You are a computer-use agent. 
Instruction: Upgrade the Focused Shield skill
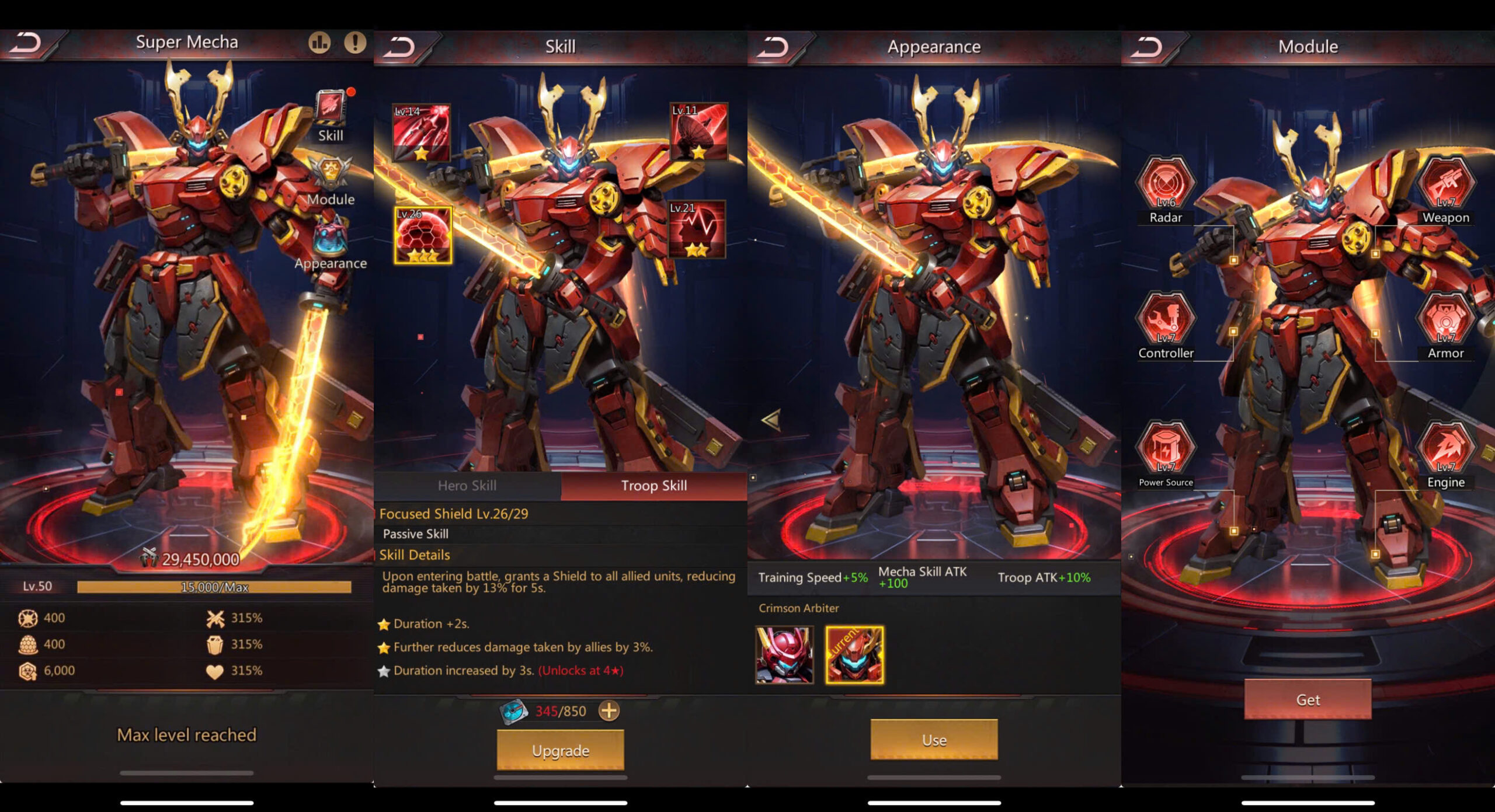[561, 750]
